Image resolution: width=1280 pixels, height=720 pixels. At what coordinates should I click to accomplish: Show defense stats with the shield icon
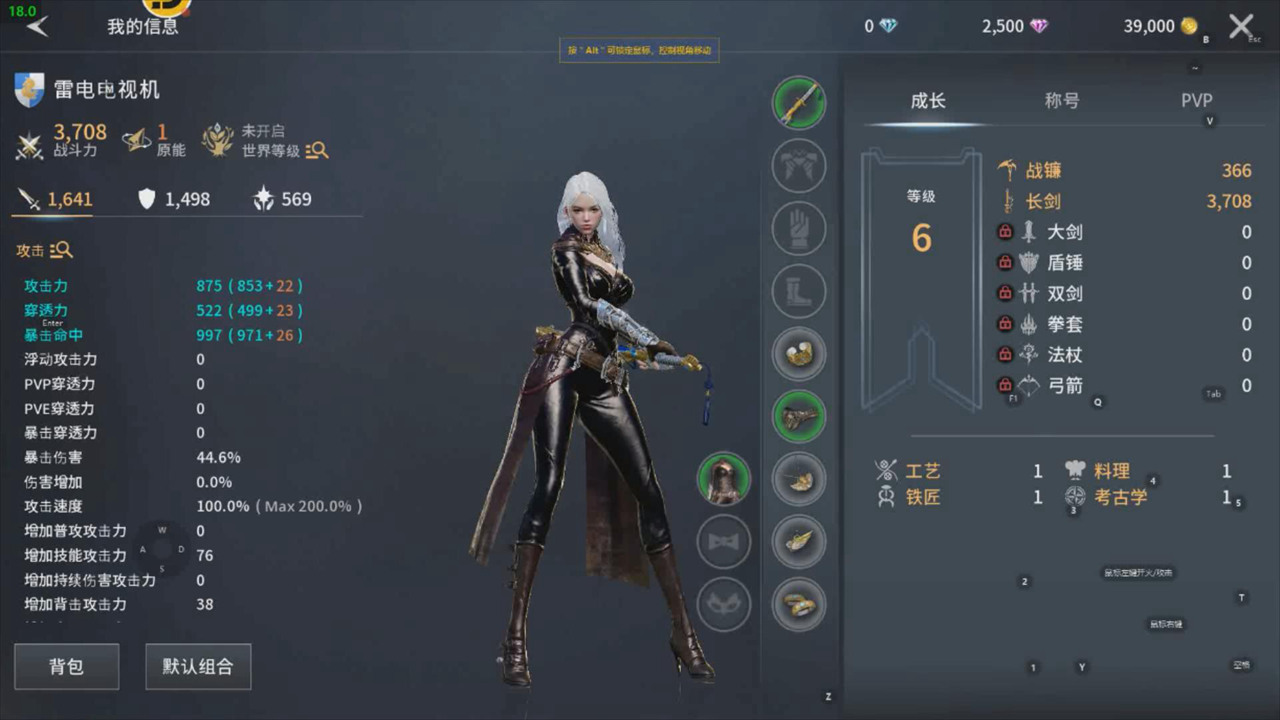(x=173, y=199)
